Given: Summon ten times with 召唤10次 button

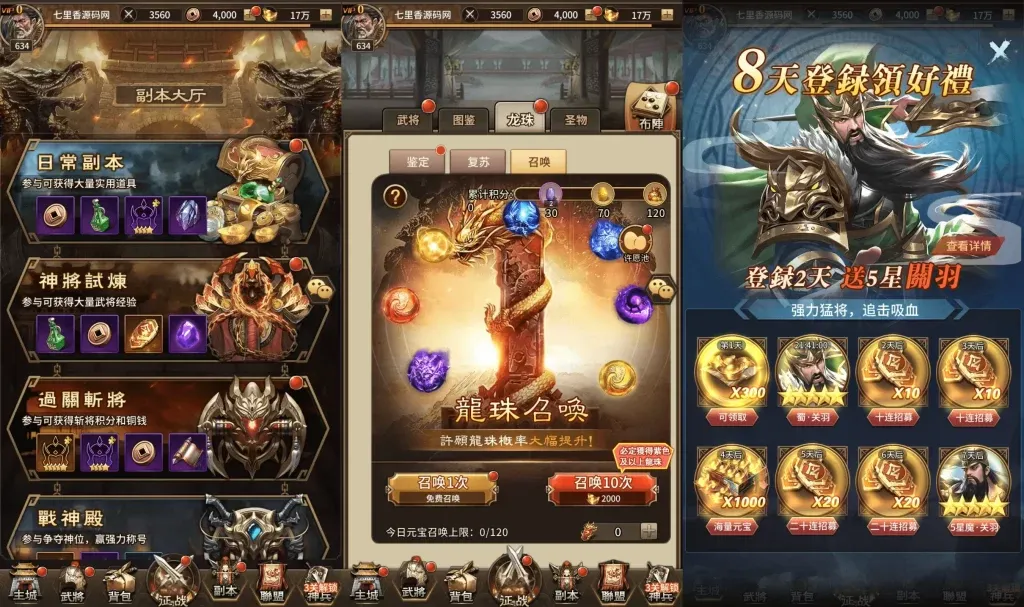Looking at the screenshot, I should tap(603, 487).
